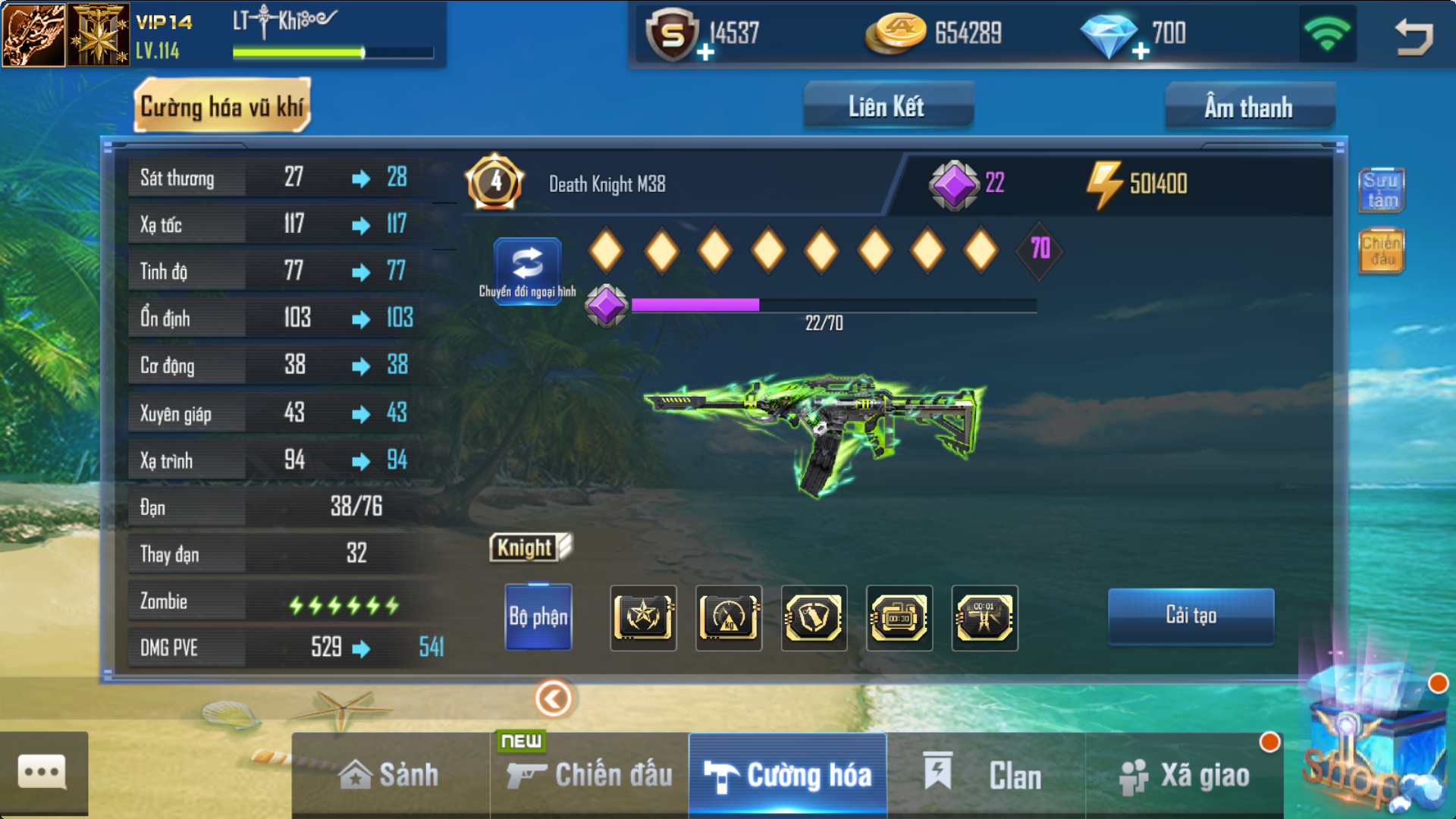Screen dimensions: 1456x819
Task: Open the Bộ phận parts panel
Action: coord(538,617)
